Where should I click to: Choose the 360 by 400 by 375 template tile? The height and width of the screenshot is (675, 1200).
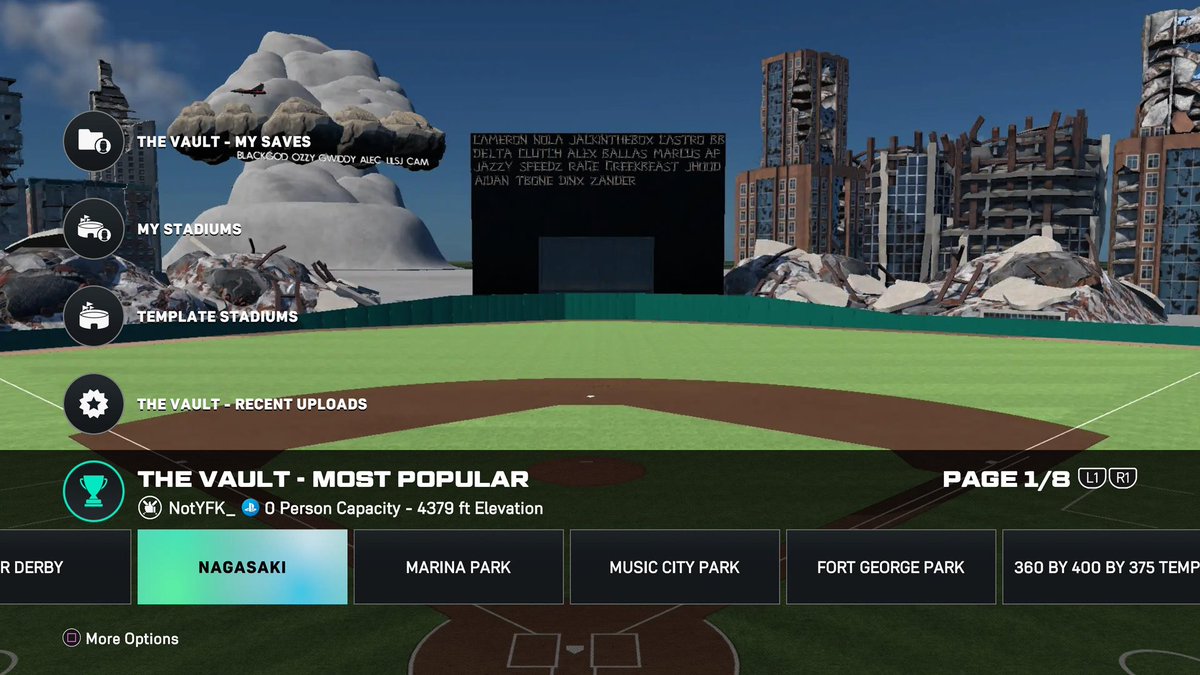click(x=1102, y=567)
